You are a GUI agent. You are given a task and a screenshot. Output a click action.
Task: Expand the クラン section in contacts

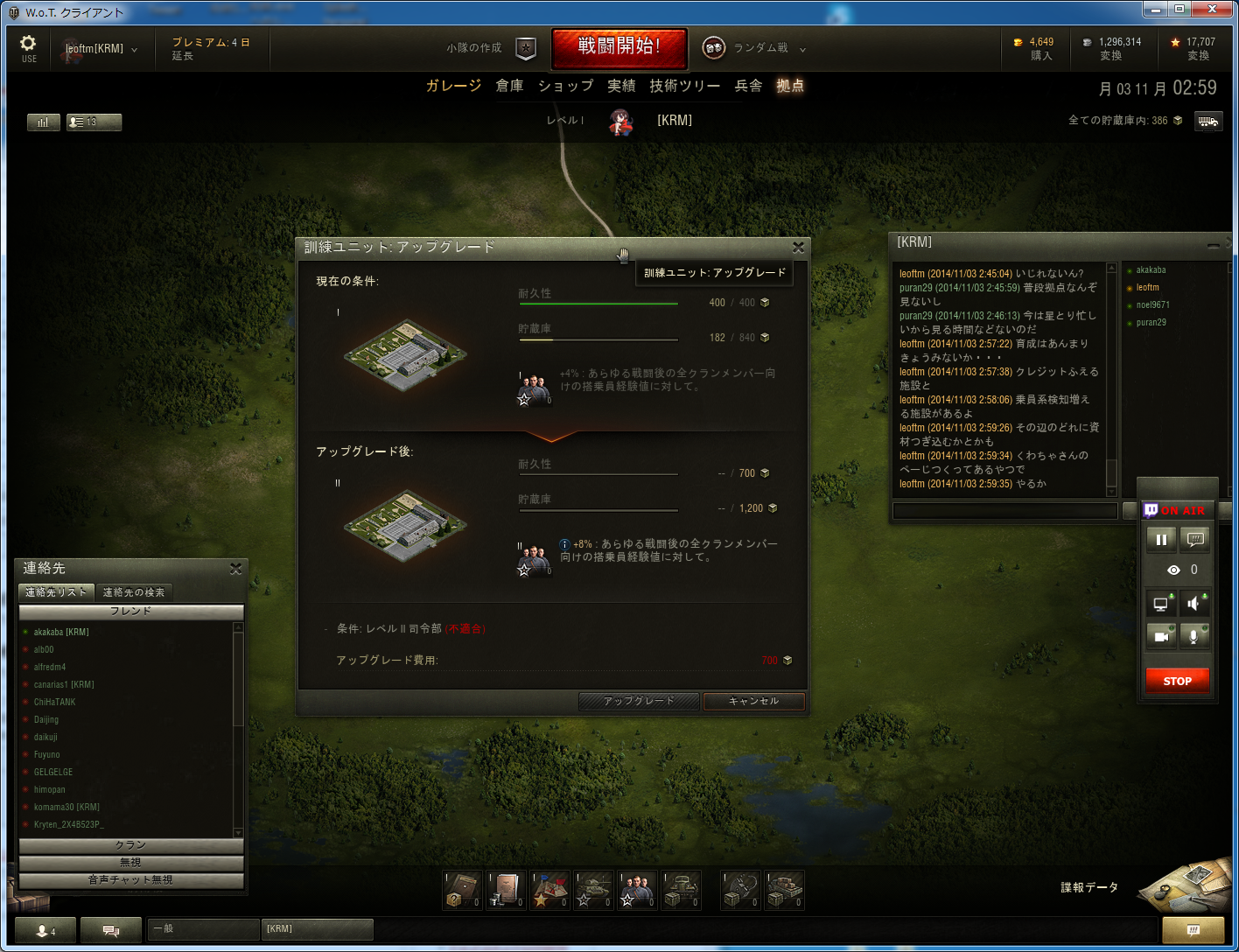(x=131, y=845)
